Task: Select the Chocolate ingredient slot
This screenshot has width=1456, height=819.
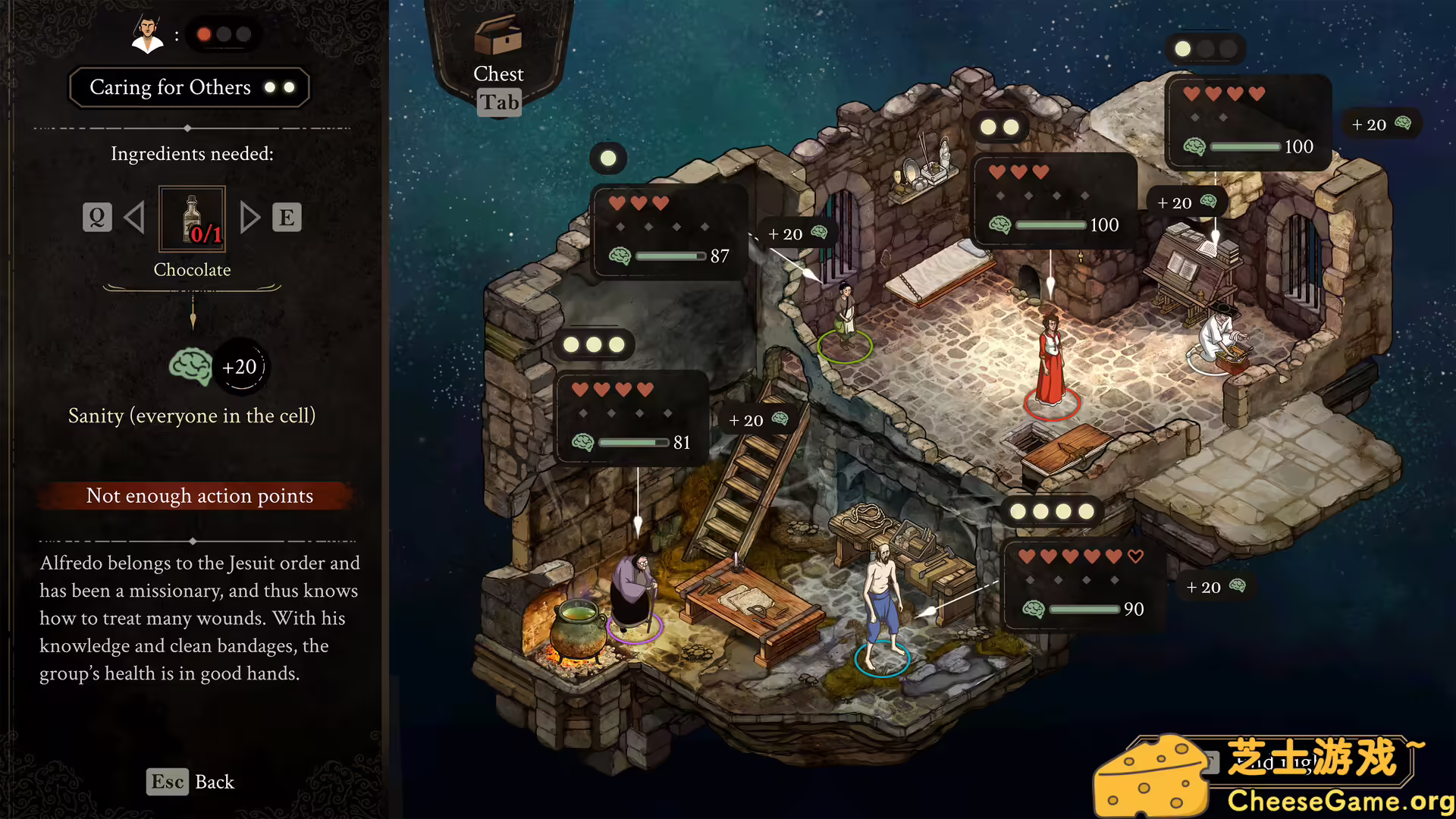Action: coord(192,219)
